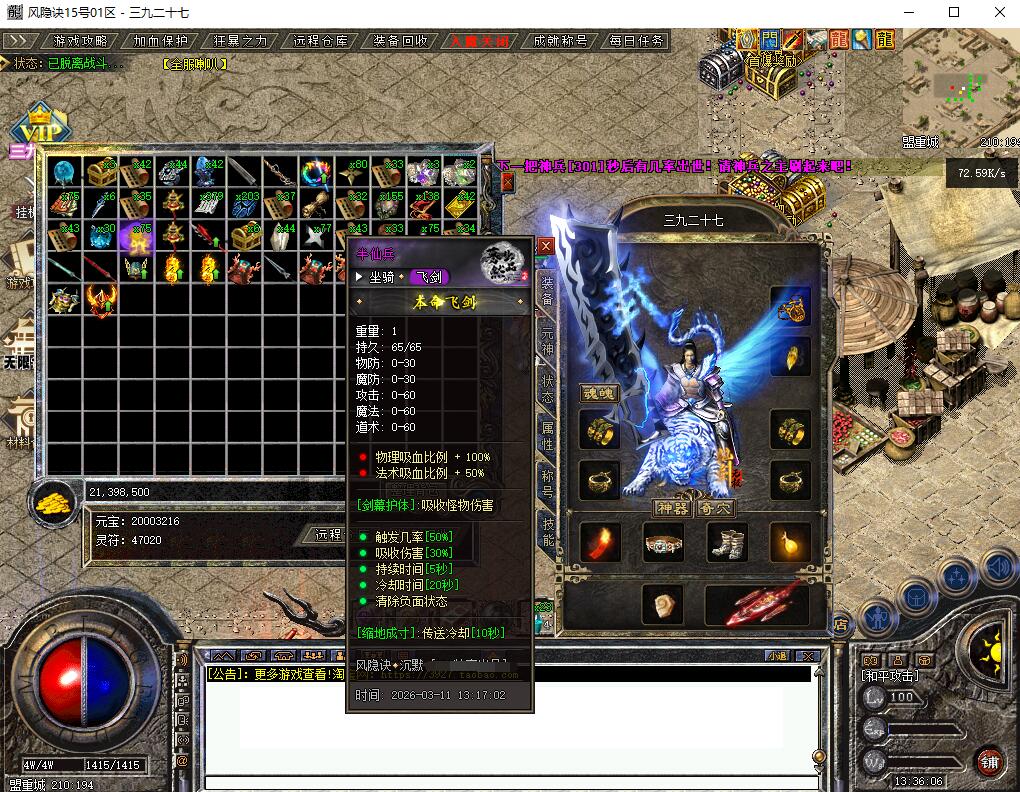The image size is (1020, 792).
Task: Switch to the 属性 attributes tab
Action: tap(547, 434)
